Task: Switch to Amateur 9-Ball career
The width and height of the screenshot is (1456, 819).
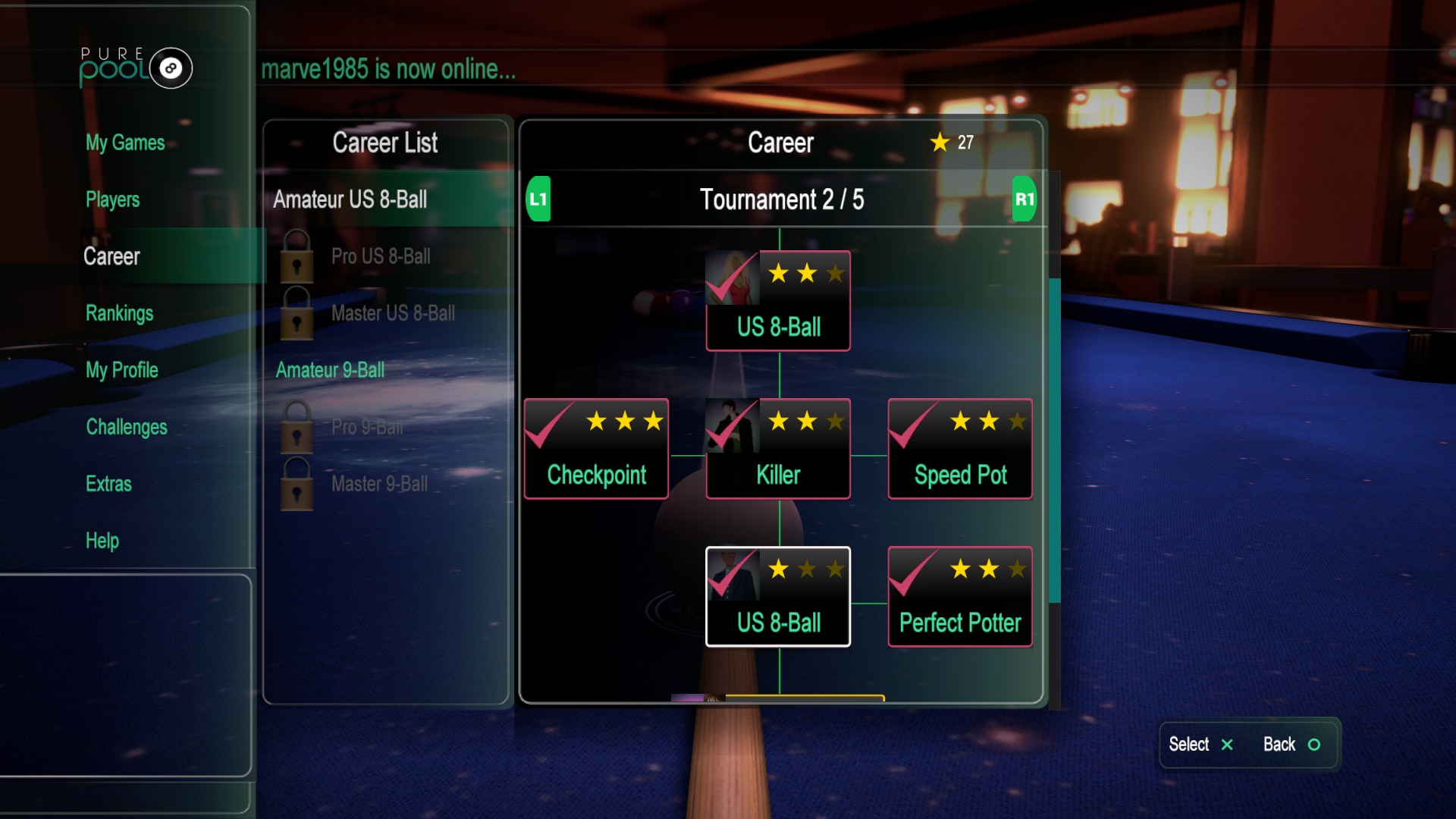Action: pyautogui.click(x=330, y=370)
